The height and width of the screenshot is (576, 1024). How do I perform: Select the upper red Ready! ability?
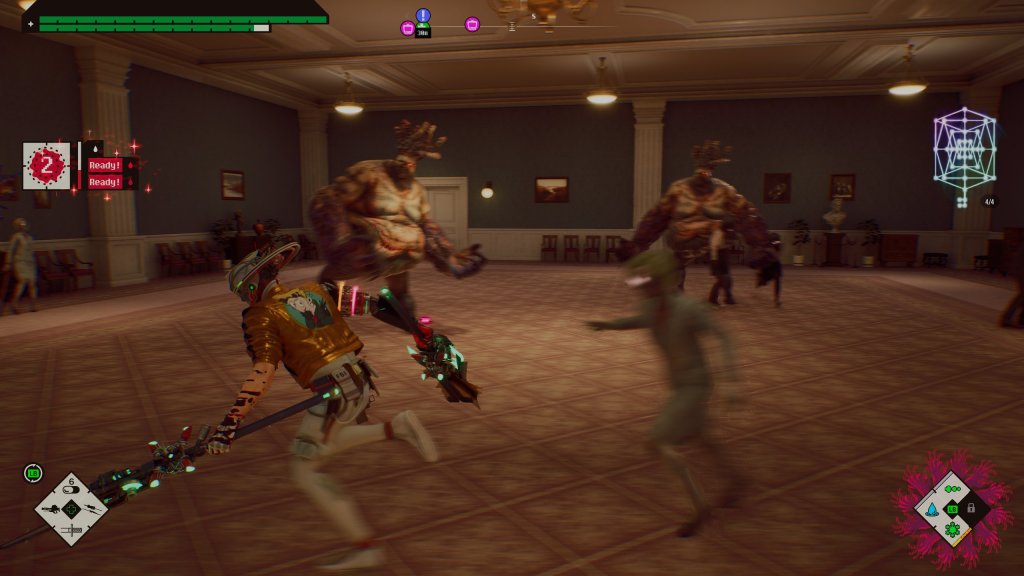[105, 165]
